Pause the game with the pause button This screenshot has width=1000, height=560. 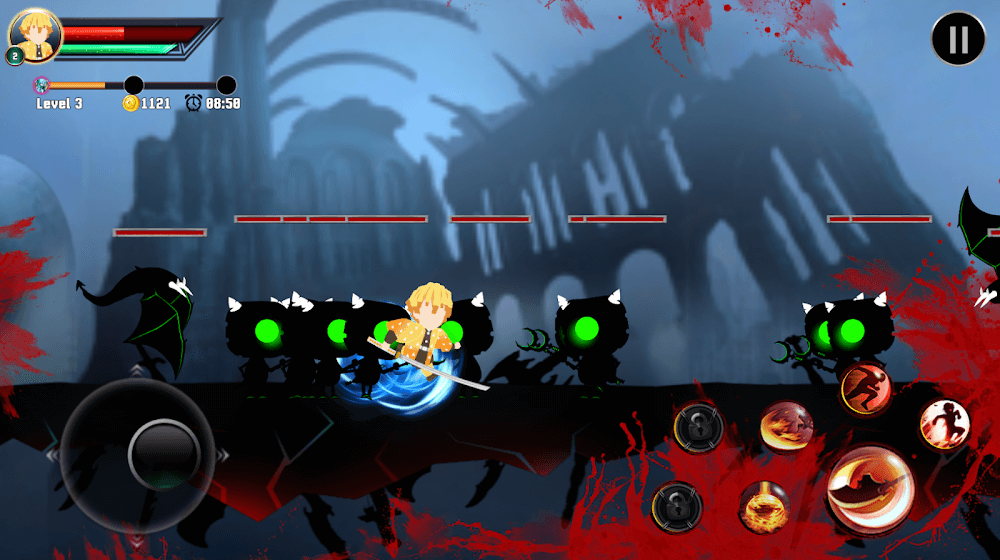point(958,39)
